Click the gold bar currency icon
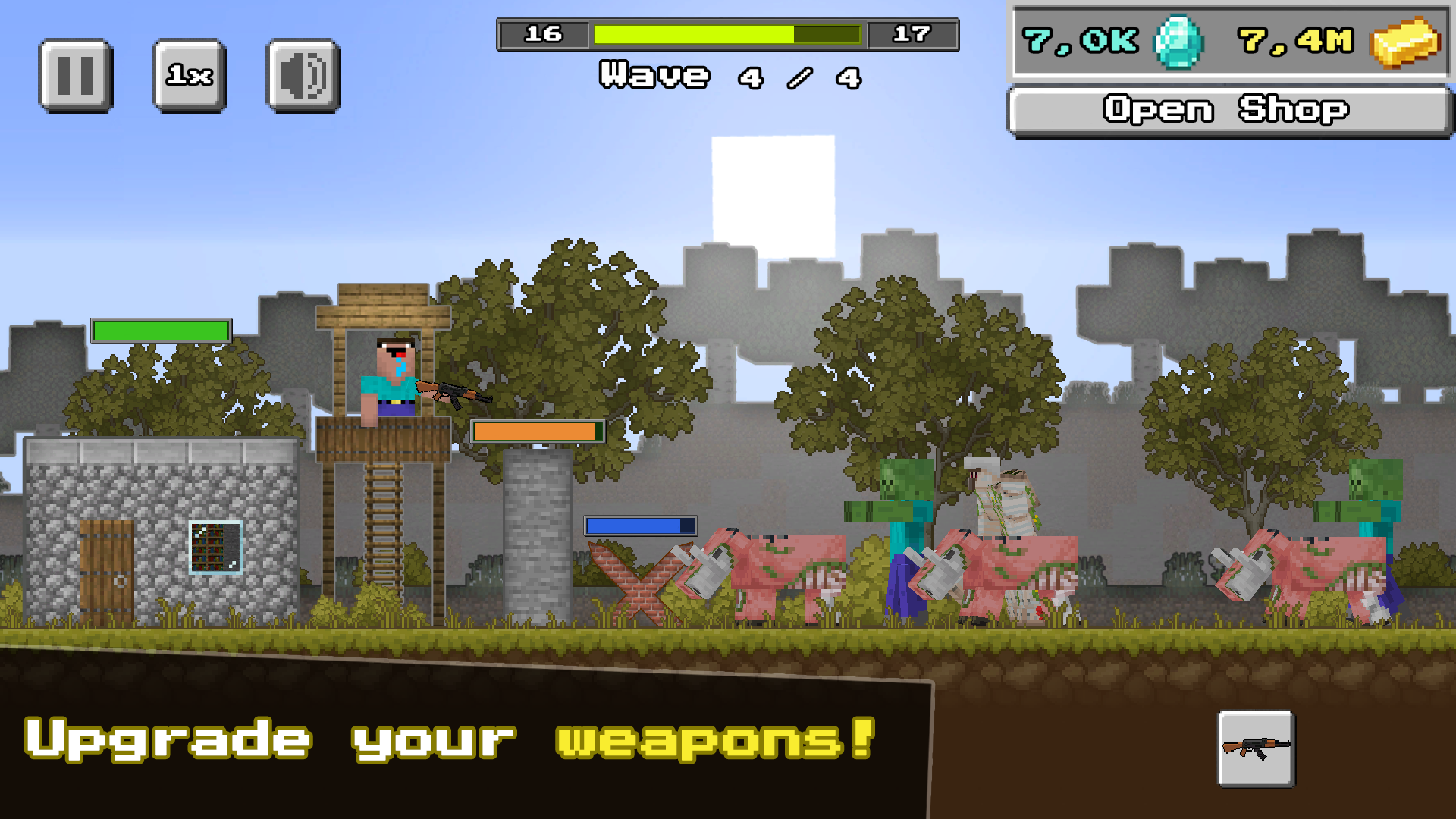The width and height of the screenshot is (1456, 819). pos(1412,43)
